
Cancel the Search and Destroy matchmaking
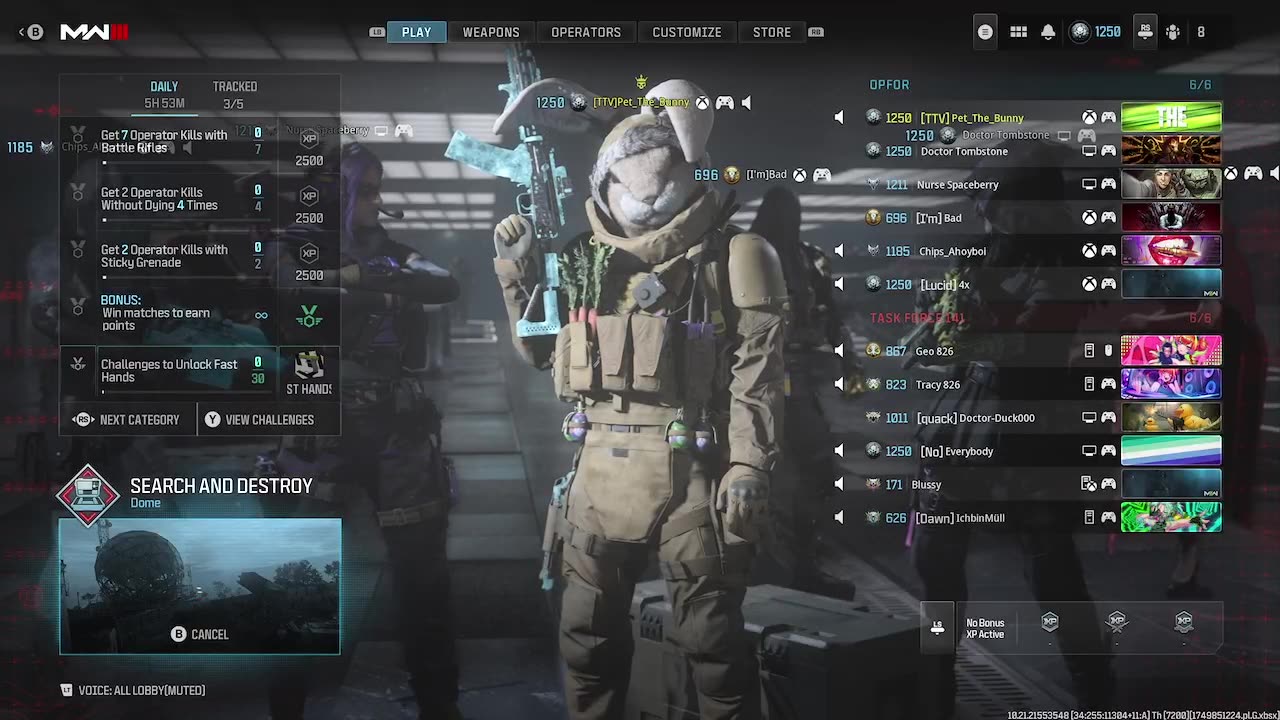pyautogui.click(x=199, y=634)
